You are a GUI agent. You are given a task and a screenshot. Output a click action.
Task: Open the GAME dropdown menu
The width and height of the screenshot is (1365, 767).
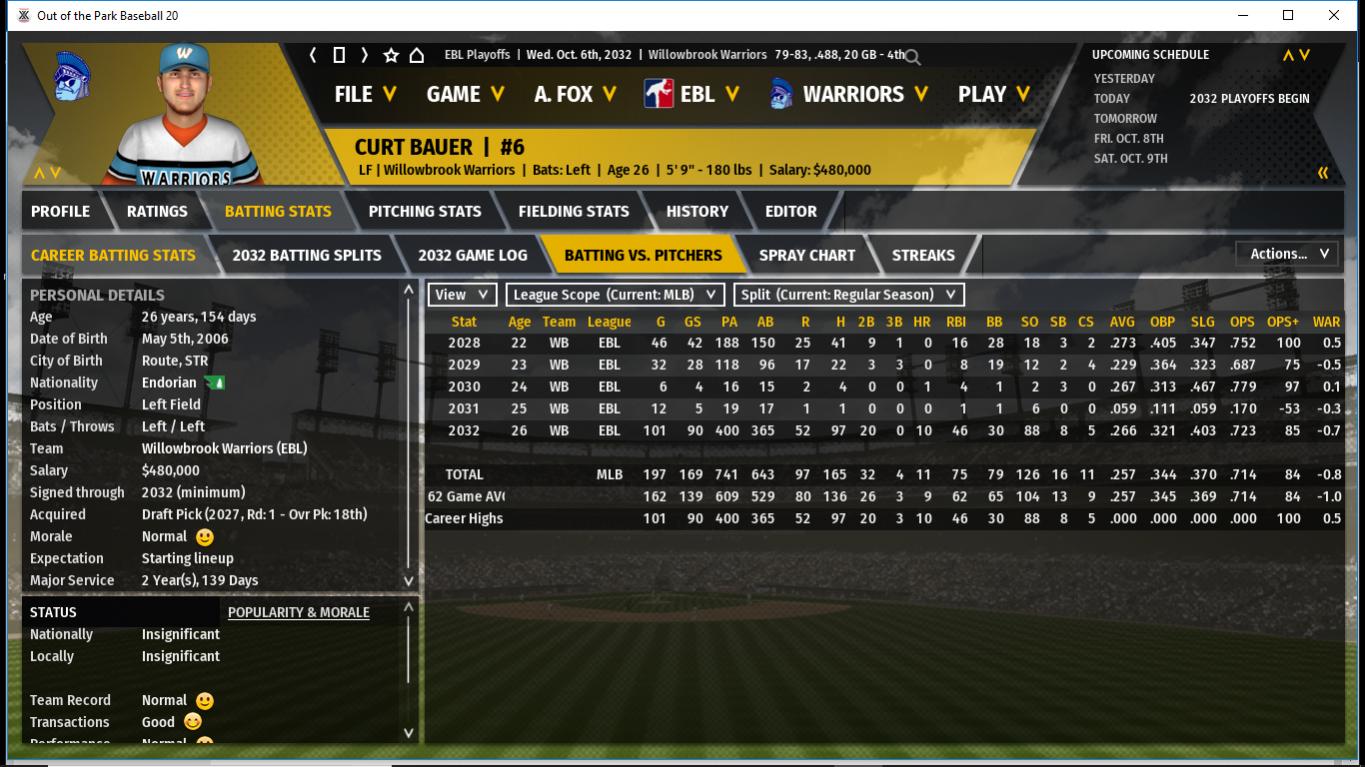(x=465, y=94)
